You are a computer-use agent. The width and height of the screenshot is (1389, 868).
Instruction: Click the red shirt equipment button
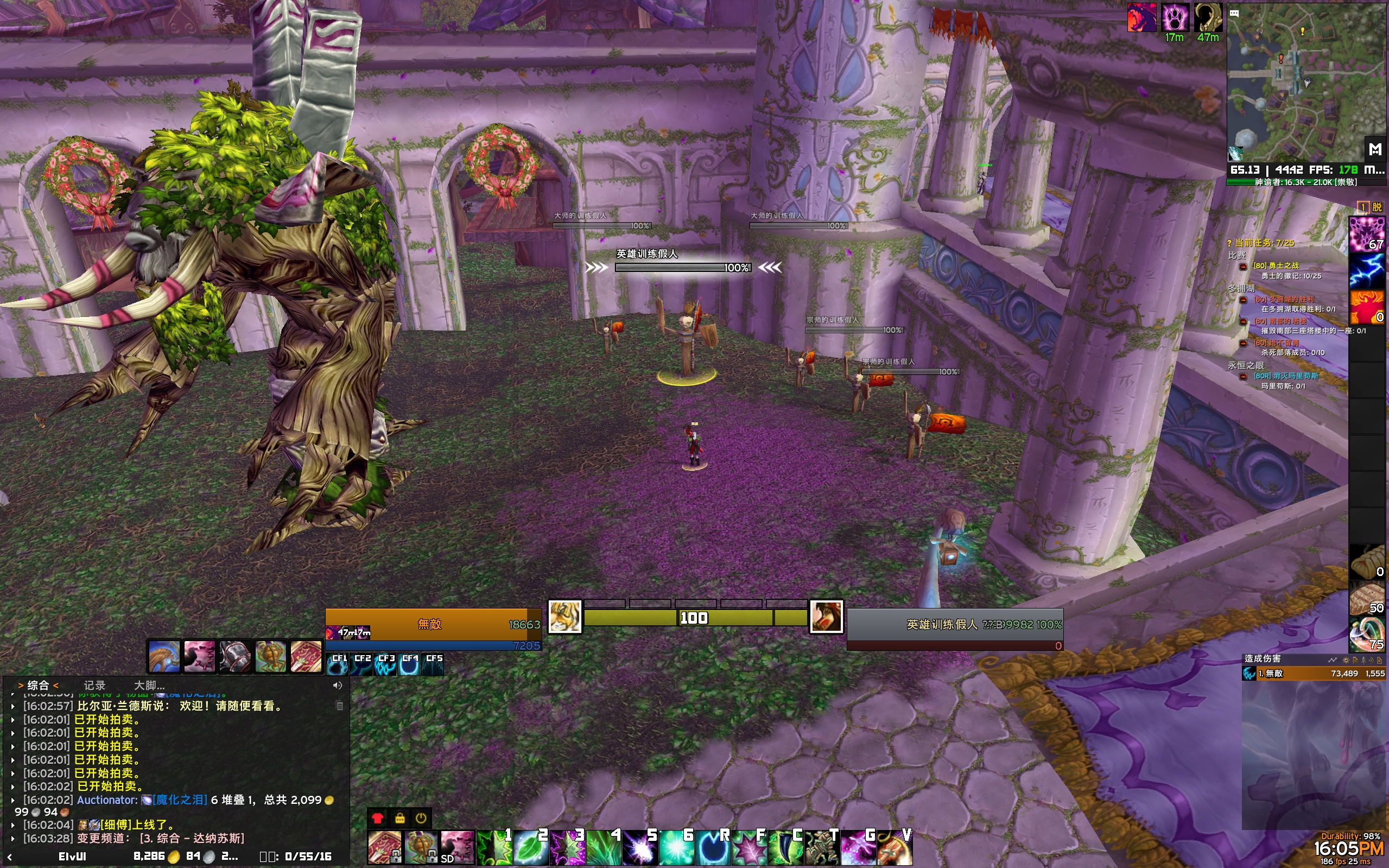pyautogui.click(x=377, y=818)
